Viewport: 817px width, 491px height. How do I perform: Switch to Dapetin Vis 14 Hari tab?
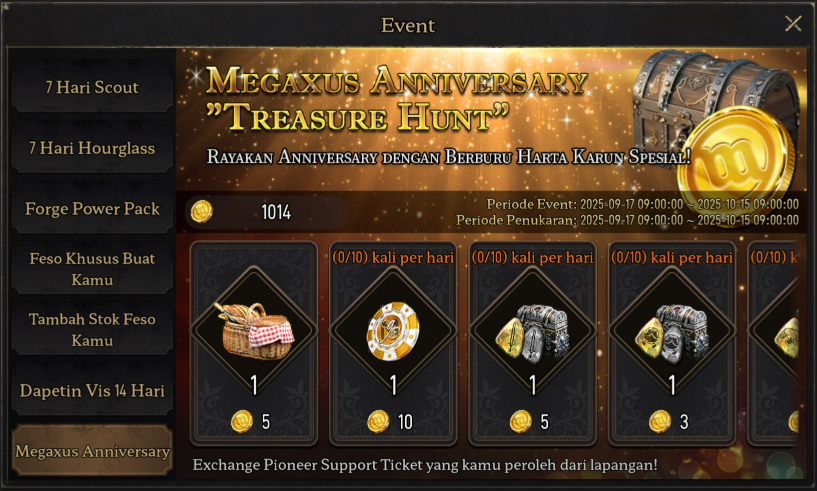pyautogui.click(x=92, y=391)
